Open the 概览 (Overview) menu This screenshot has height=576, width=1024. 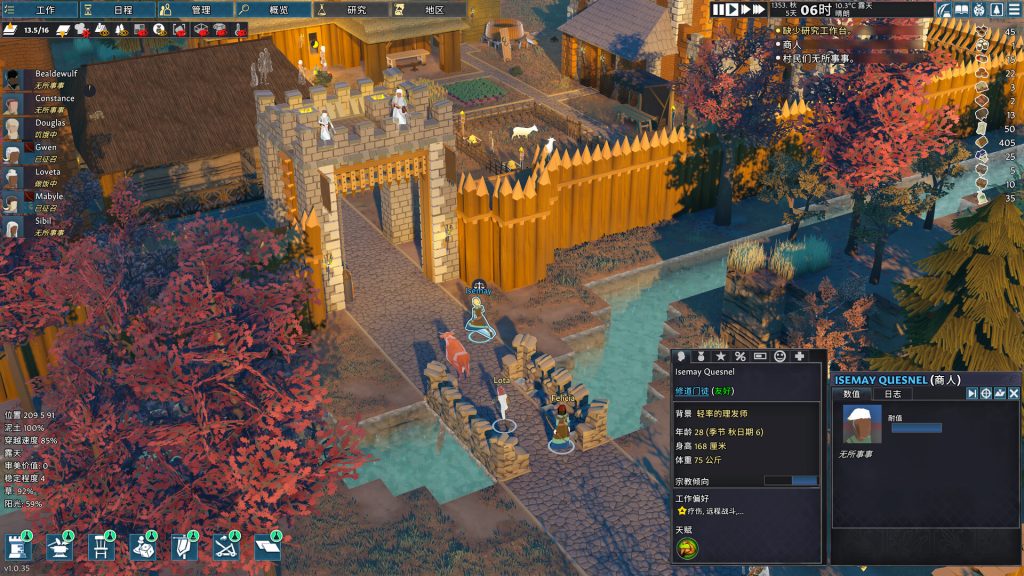point(274,10)
